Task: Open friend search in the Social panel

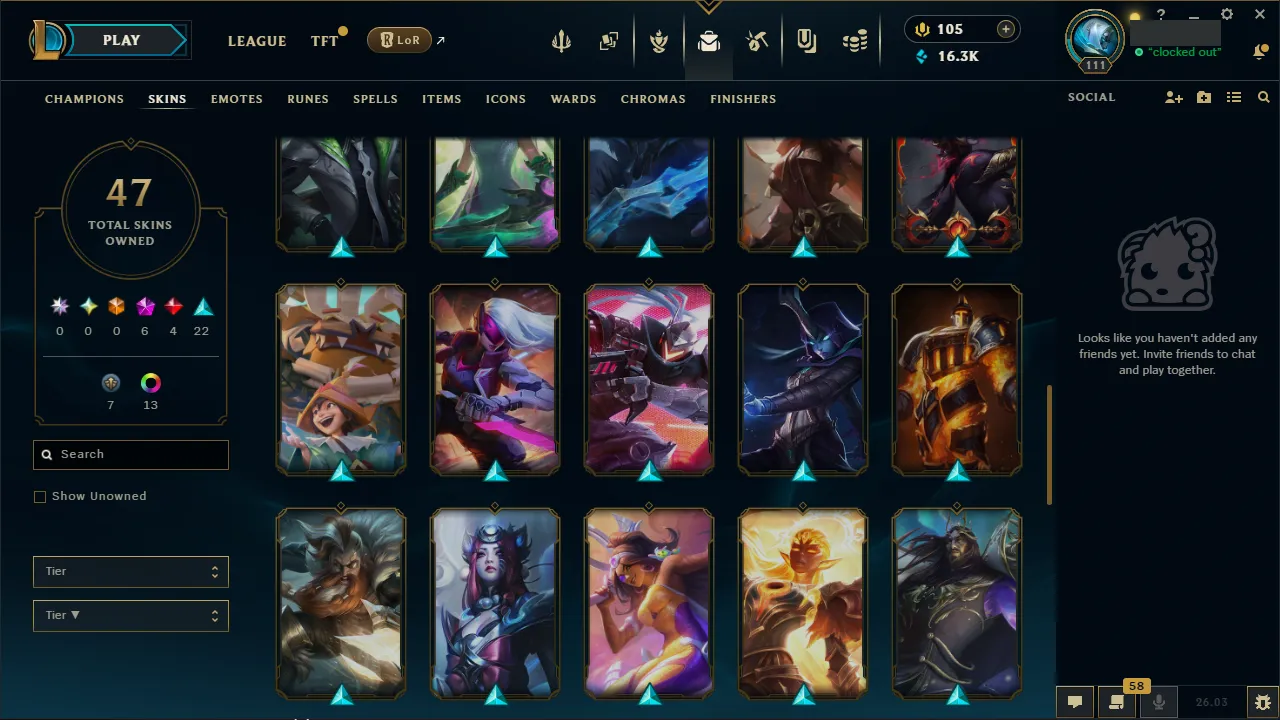Action: click(x=1263, y=97)
